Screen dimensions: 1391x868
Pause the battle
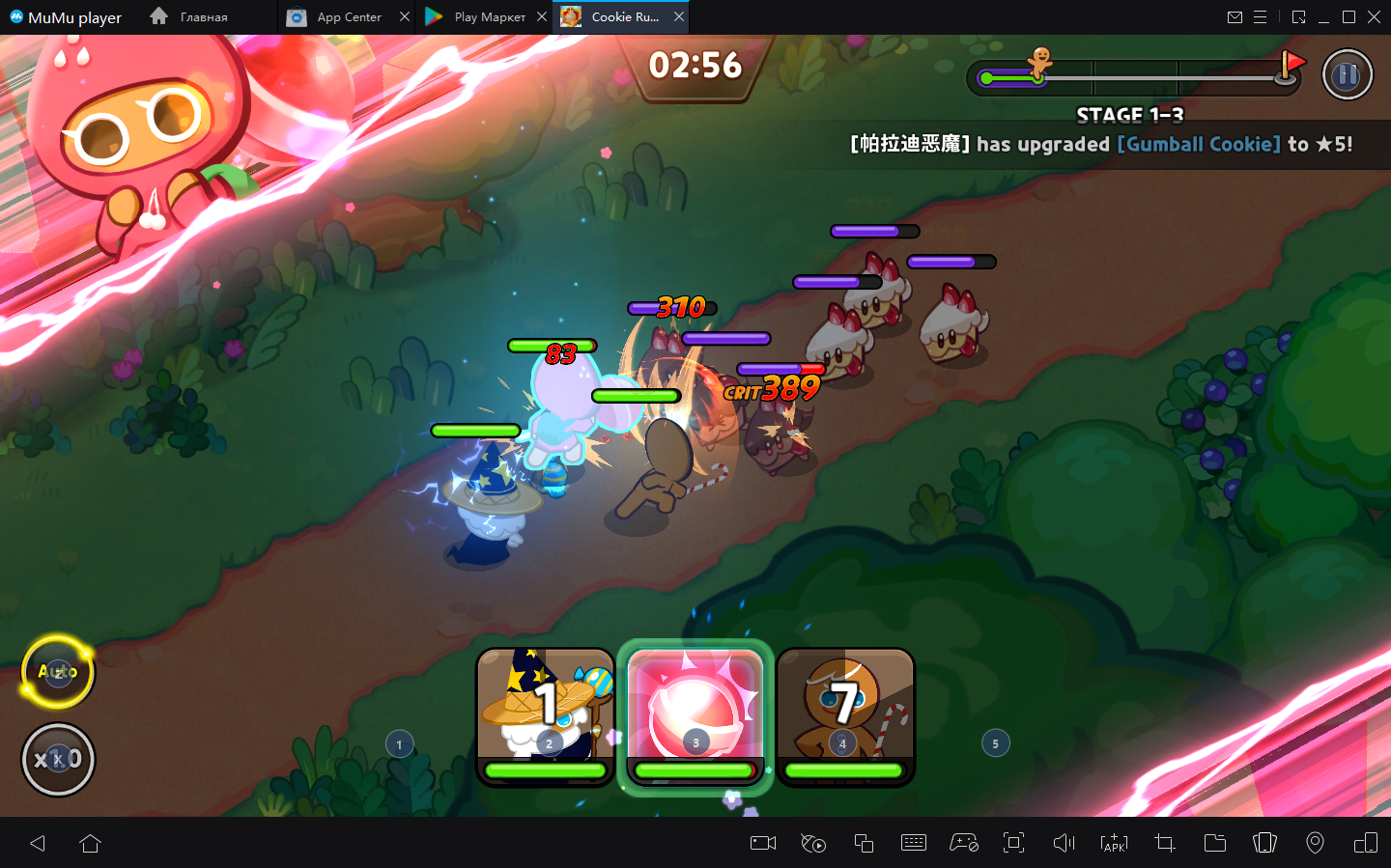[x=1347, y=74]
